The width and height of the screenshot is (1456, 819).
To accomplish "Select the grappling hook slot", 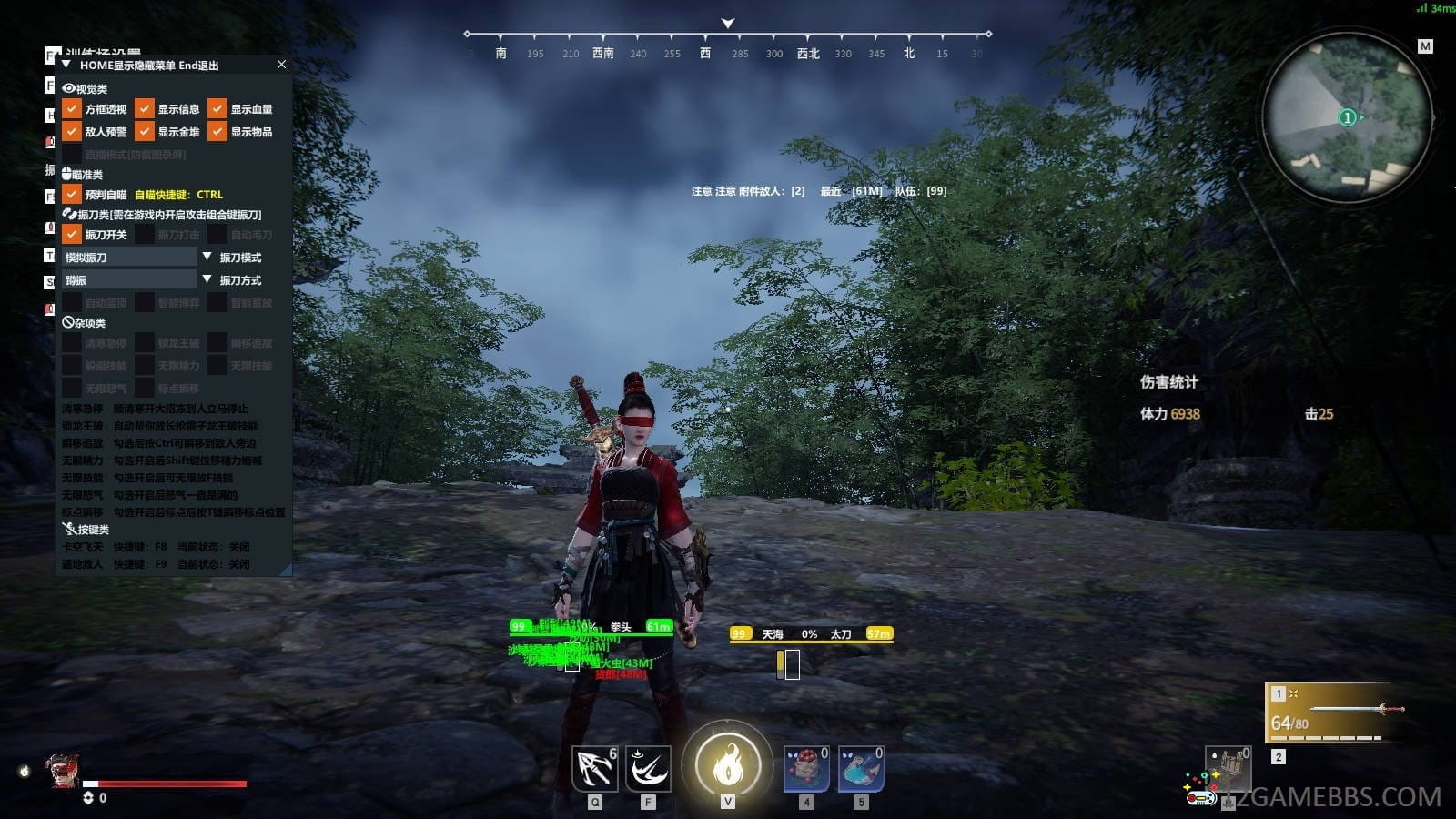I will point(595,769).
